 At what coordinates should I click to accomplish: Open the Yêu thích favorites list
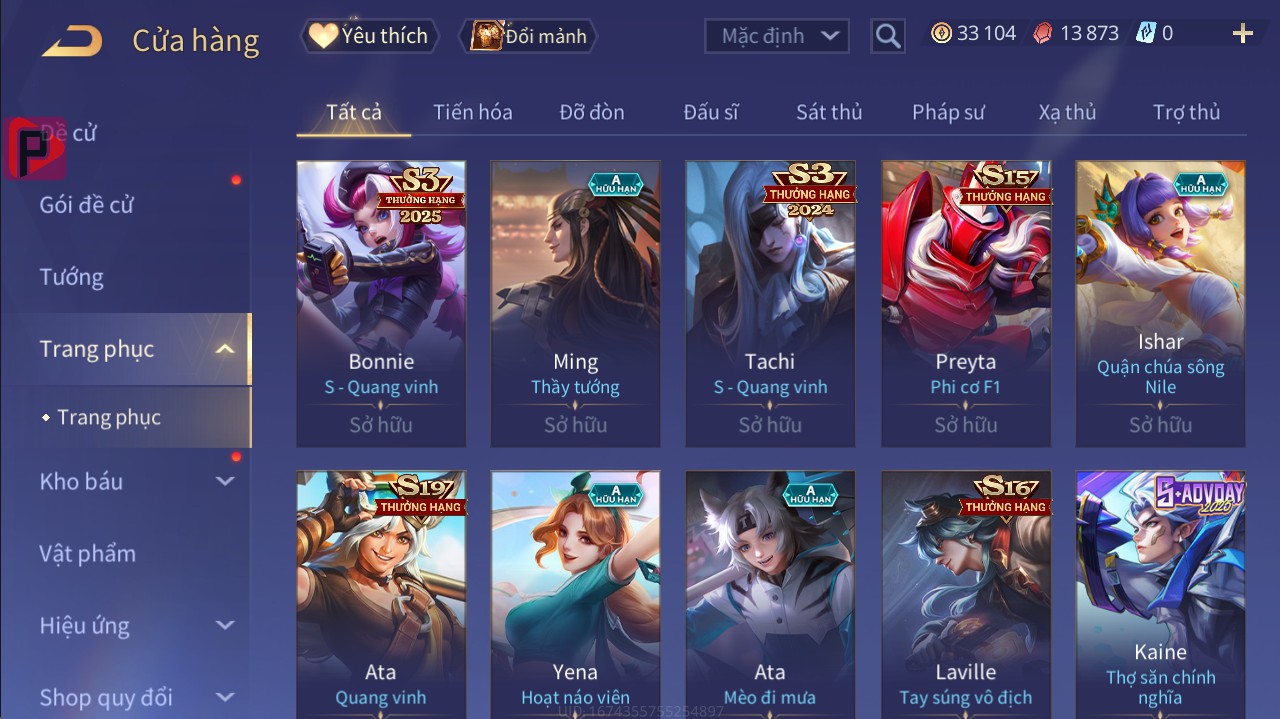368,36
